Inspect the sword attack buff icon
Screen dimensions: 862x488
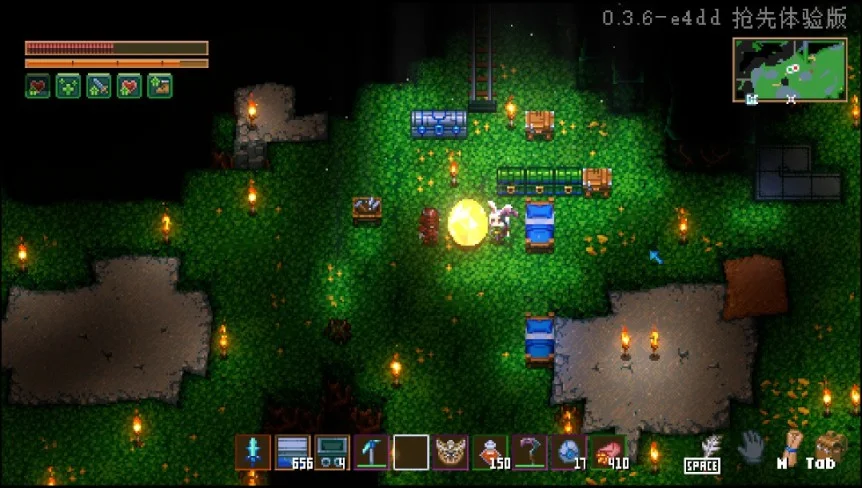point(99,86)
